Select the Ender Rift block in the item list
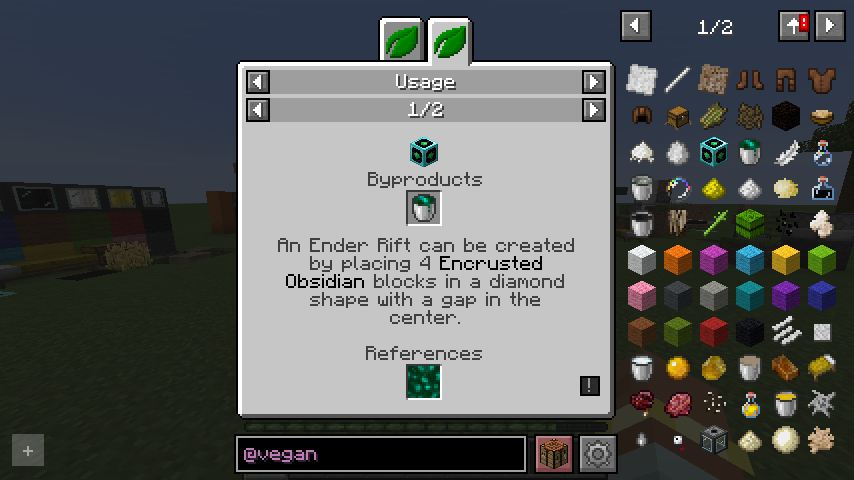The width and height of the screenshot is (854, 480). (x=713, y=151)
